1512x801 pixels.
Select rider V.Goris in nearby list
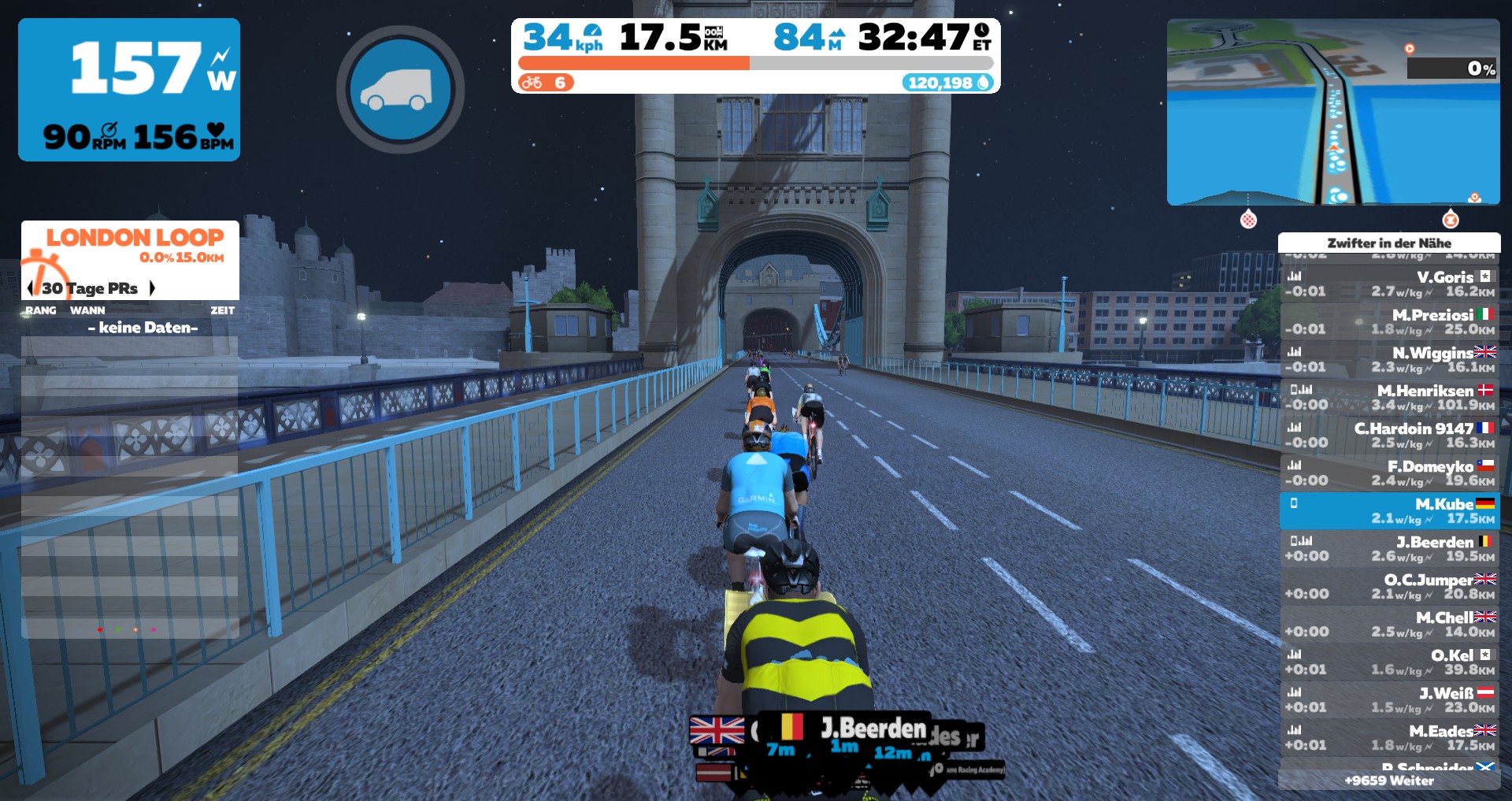tap(1389, 284)
